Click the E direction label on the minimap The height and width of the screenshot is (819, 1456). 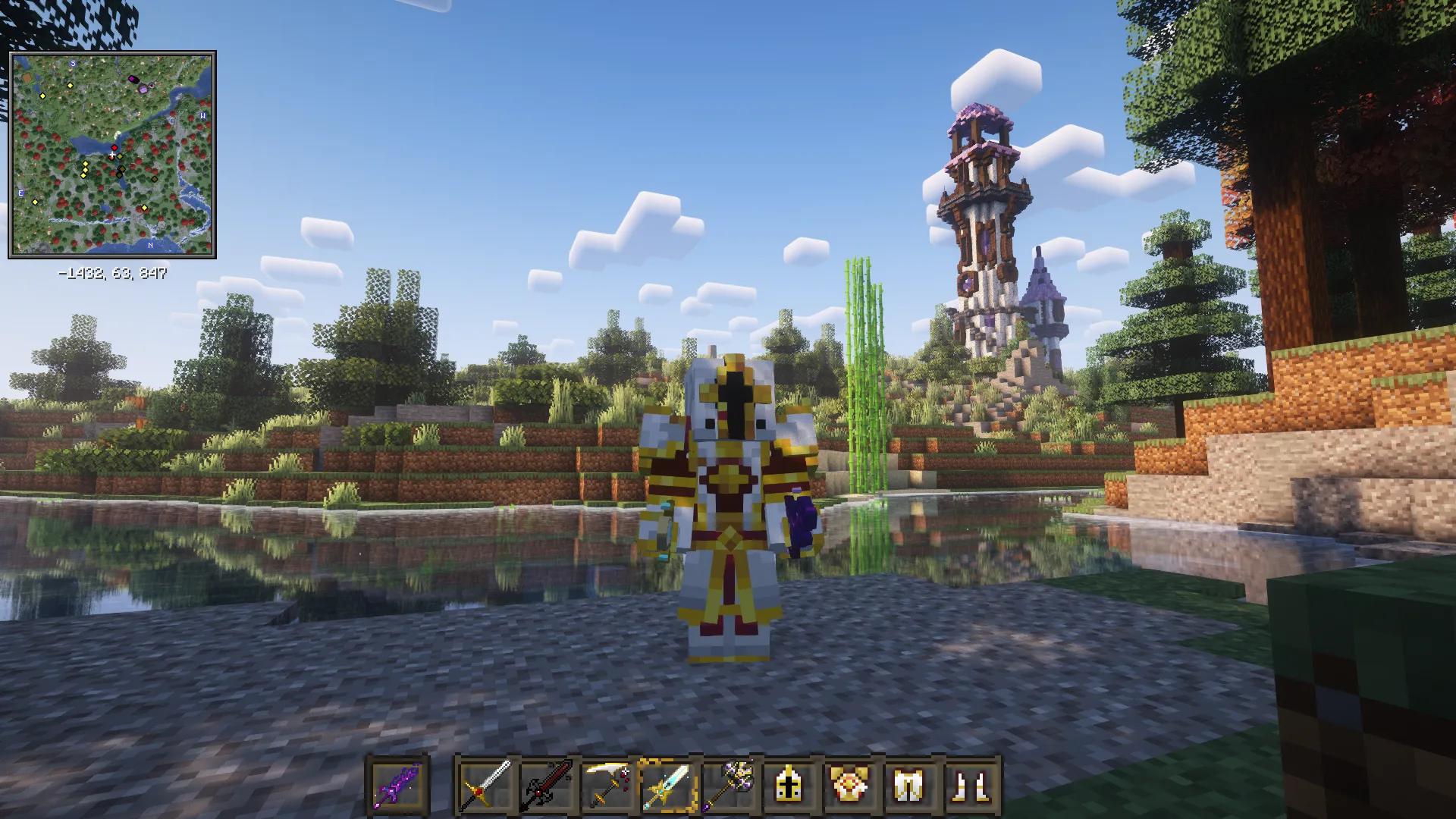coord(20,193)
